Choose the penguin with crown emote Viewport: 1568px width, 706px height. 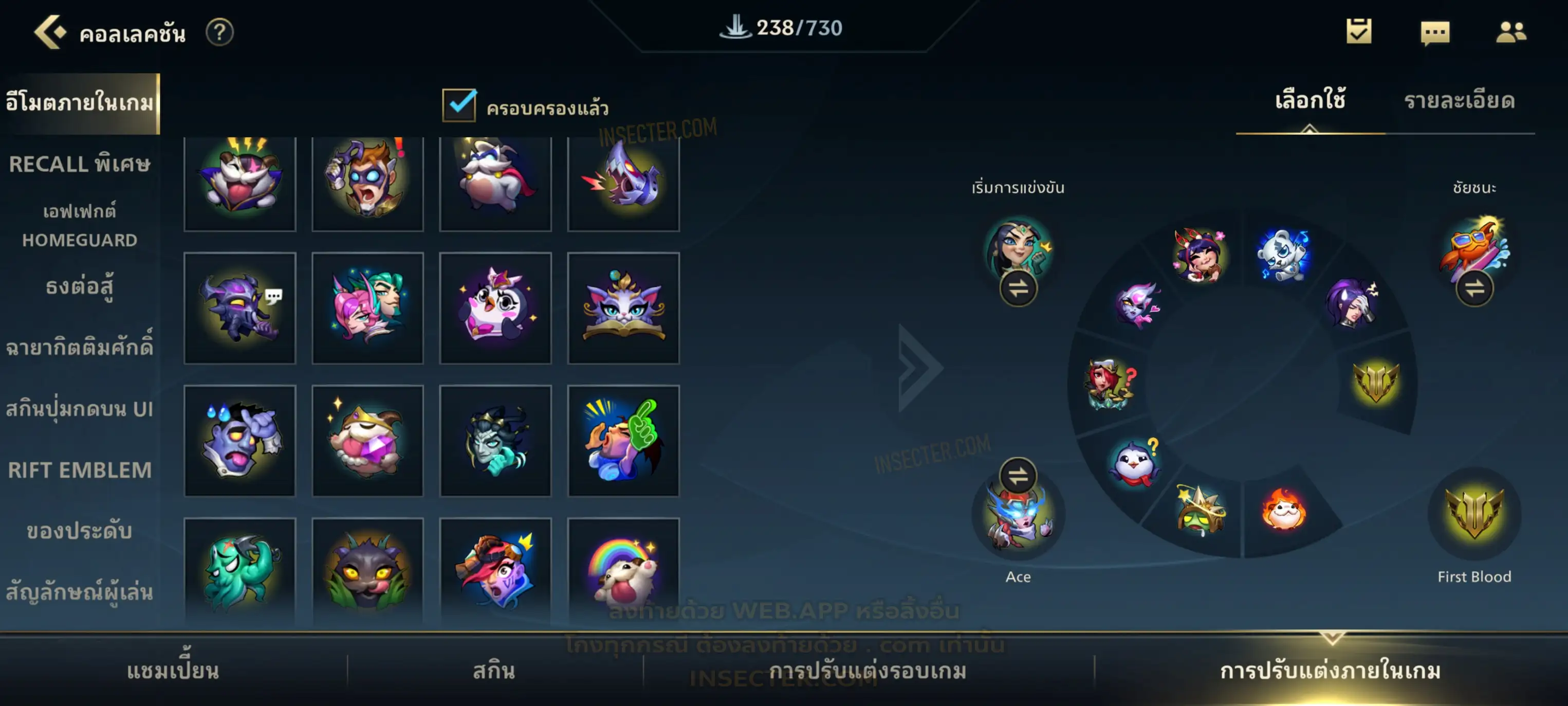[495, 308]
